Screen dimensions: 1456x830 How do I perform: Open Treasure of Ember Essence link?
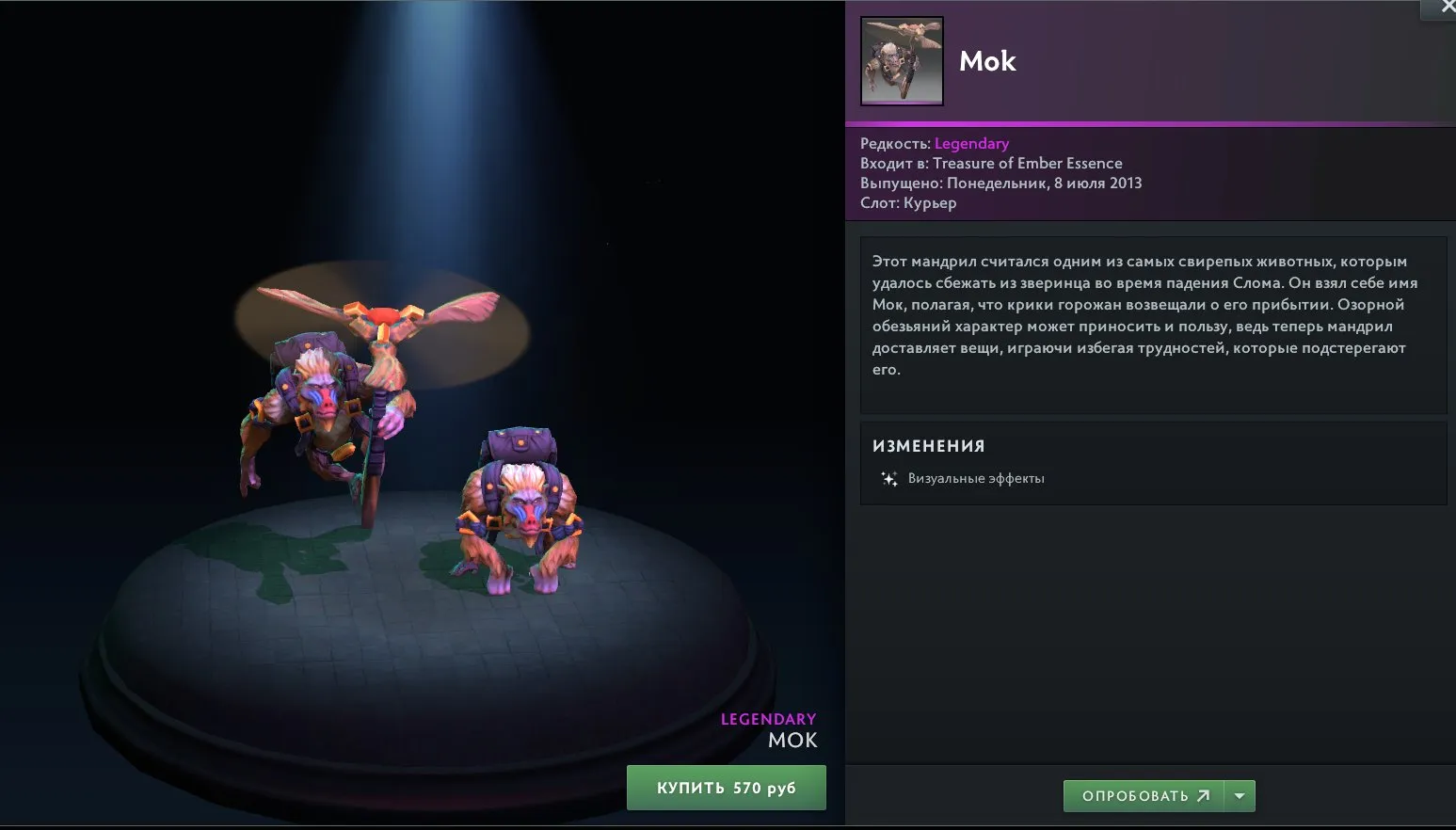pyautogui.click(x=1028, y=163)
